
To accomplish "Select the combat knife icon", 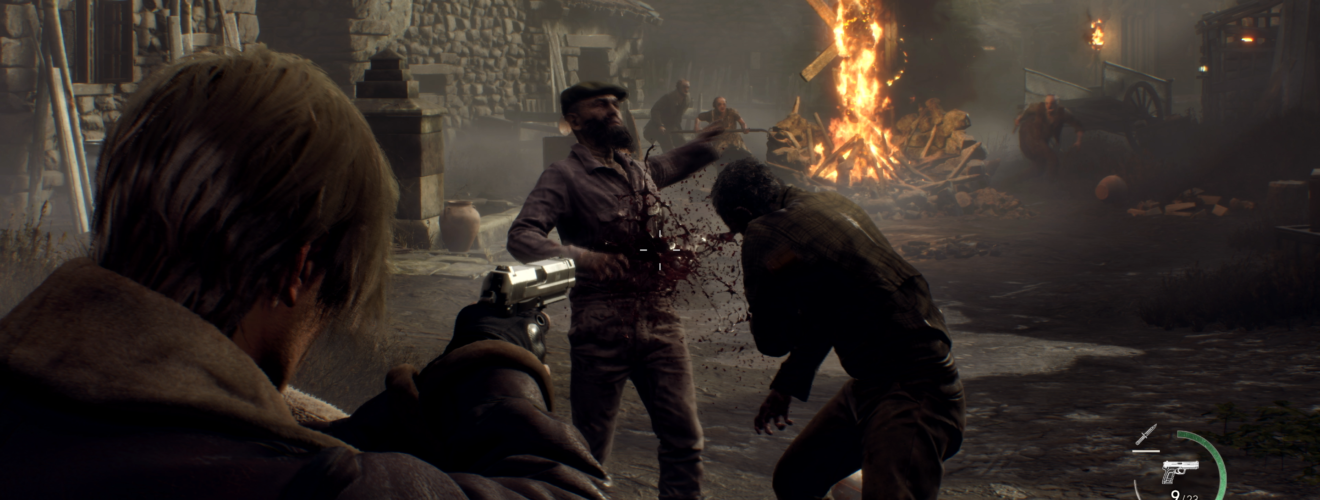I will click(x=1146, y=434).
